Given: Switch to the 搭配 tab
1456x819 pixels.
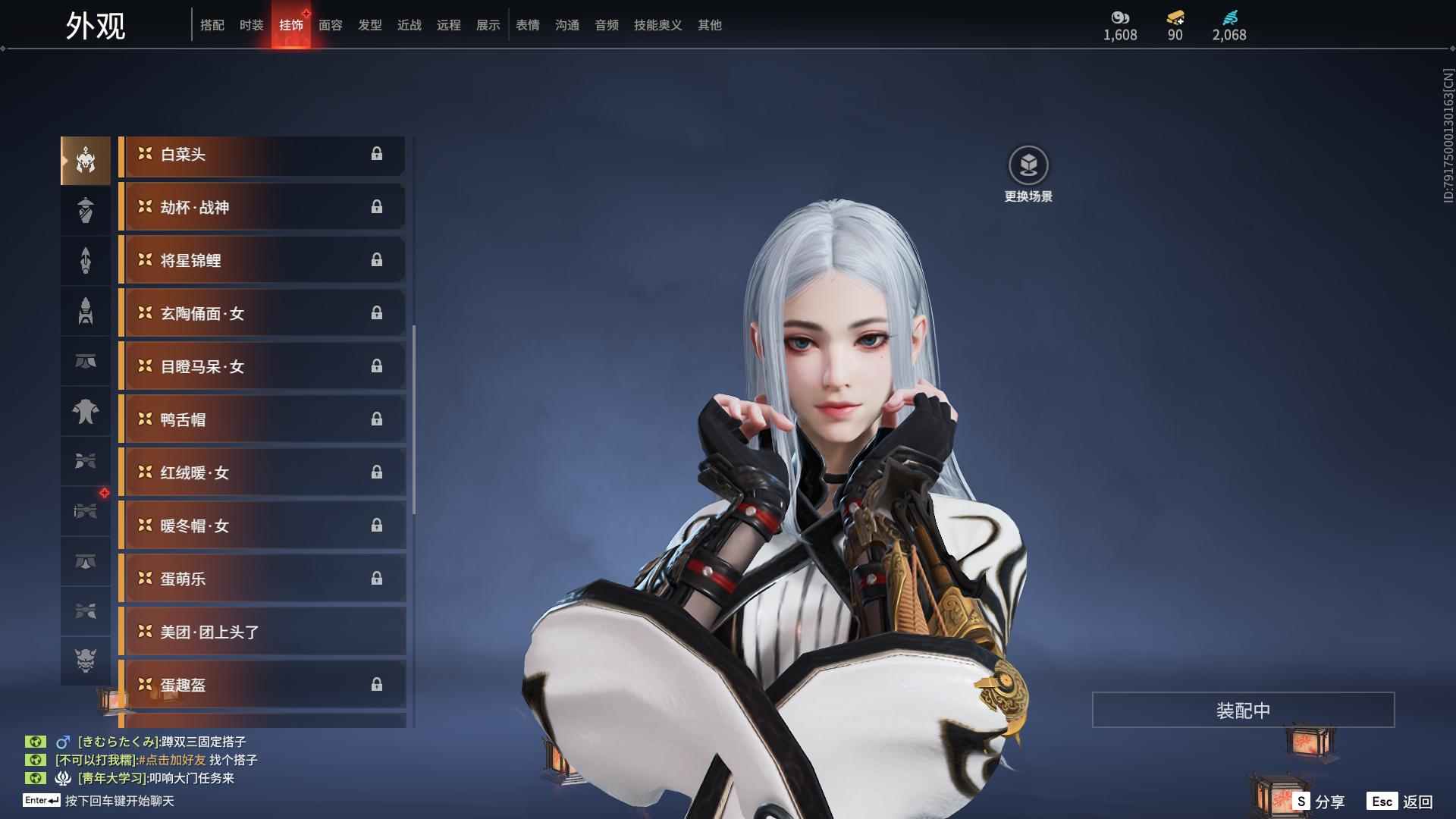Looking at the screenshot, I should point(212,25).
